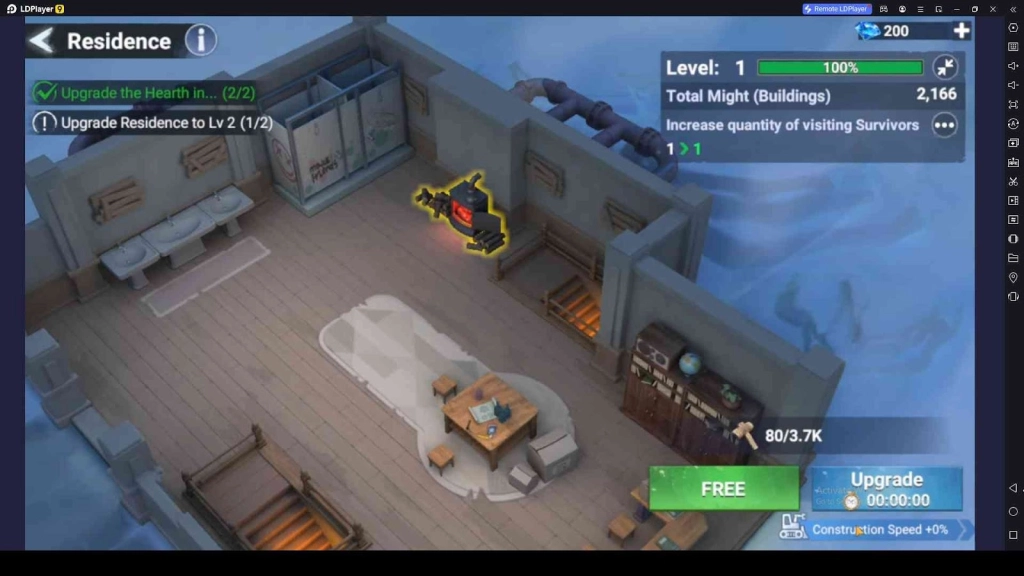Show more details via the ellipsis button

point(944,125)
